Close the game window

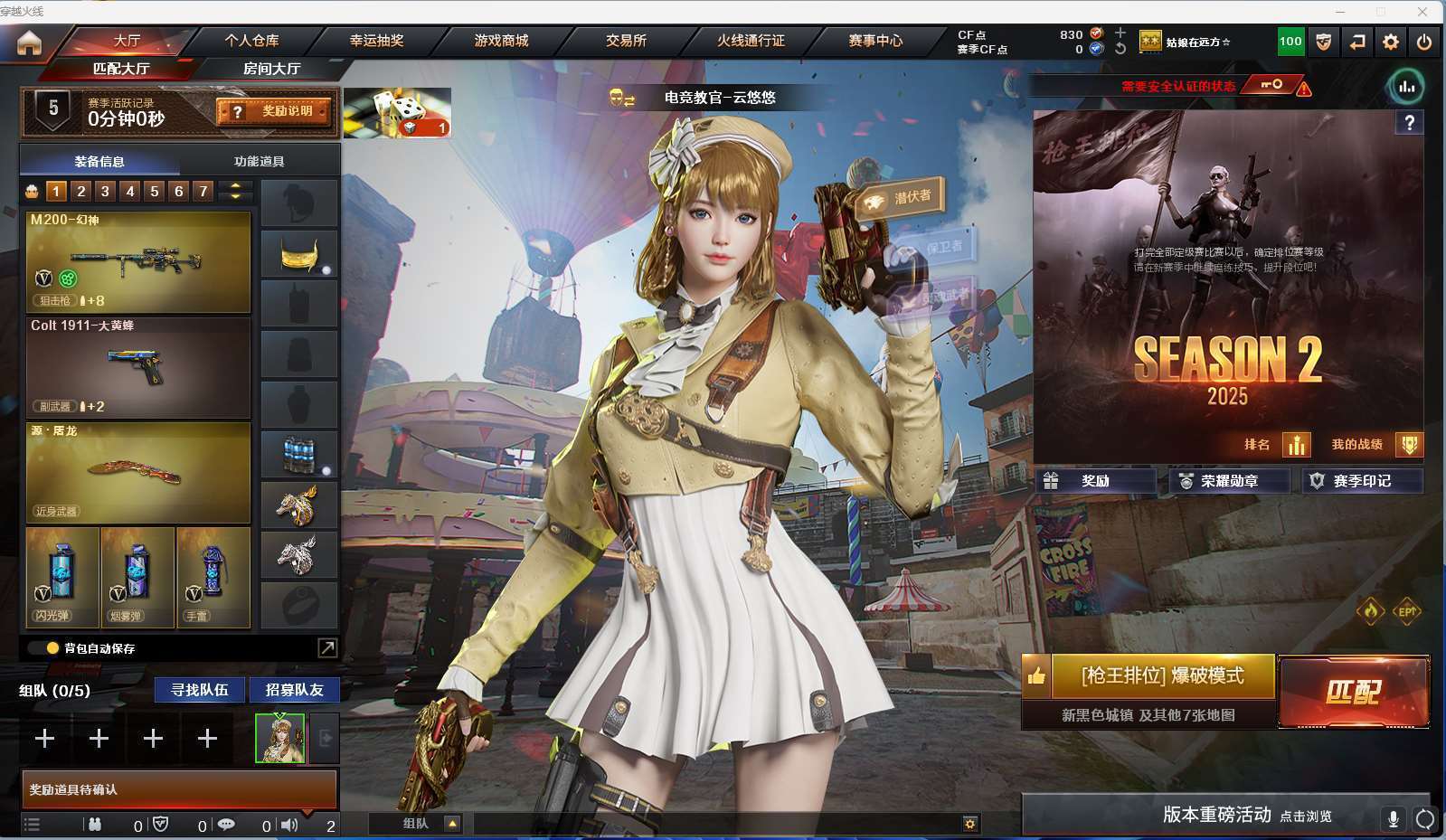(x=1422, y=12)
